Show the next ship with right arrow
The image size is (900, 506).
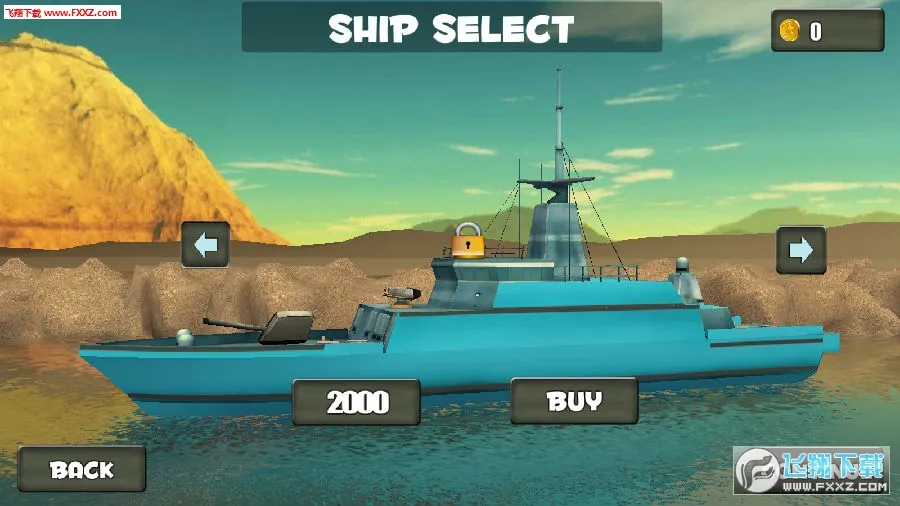tap(801, 249)
